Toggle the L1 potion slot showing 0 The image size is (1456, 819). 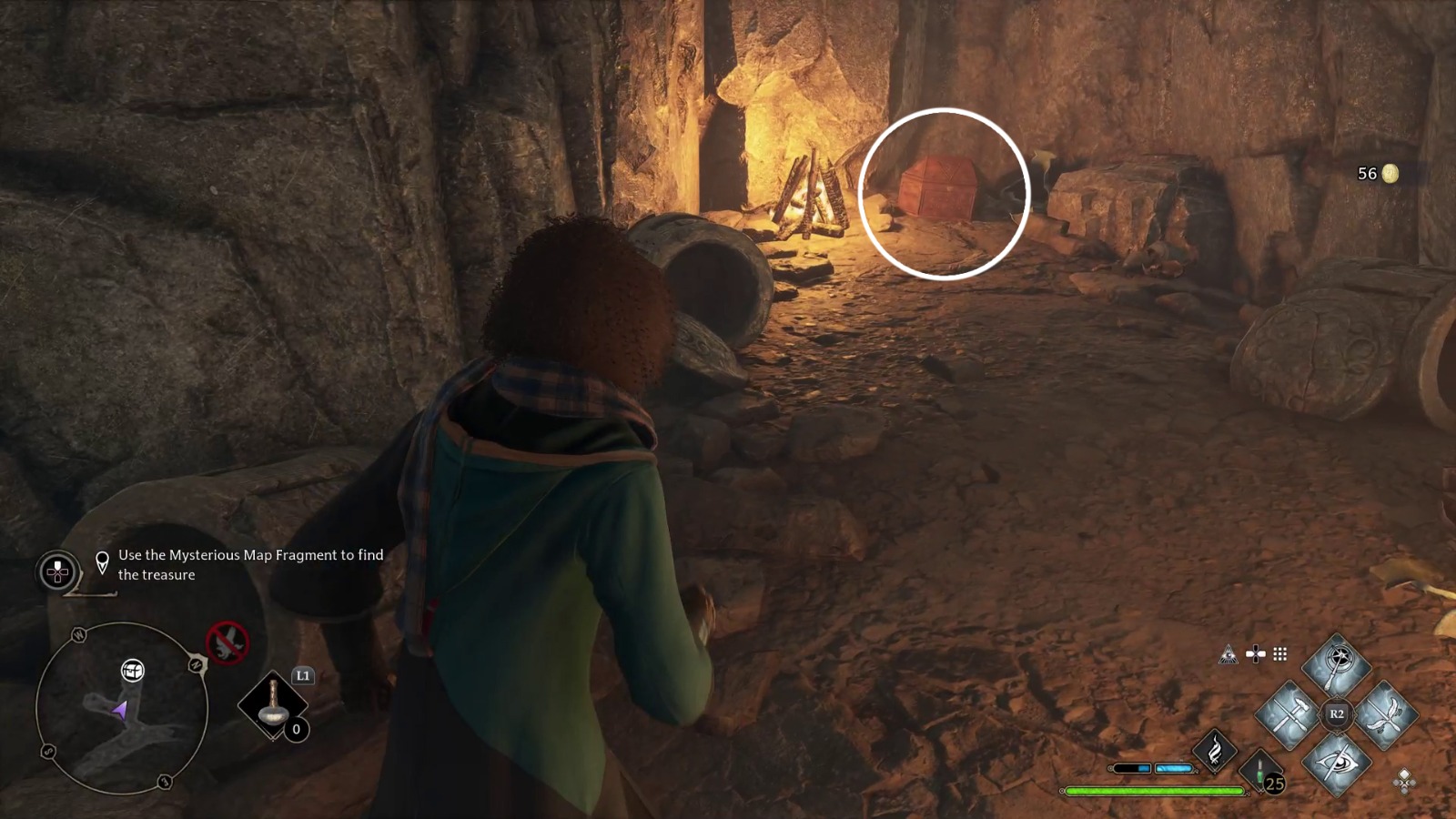(x=273, y=705)
